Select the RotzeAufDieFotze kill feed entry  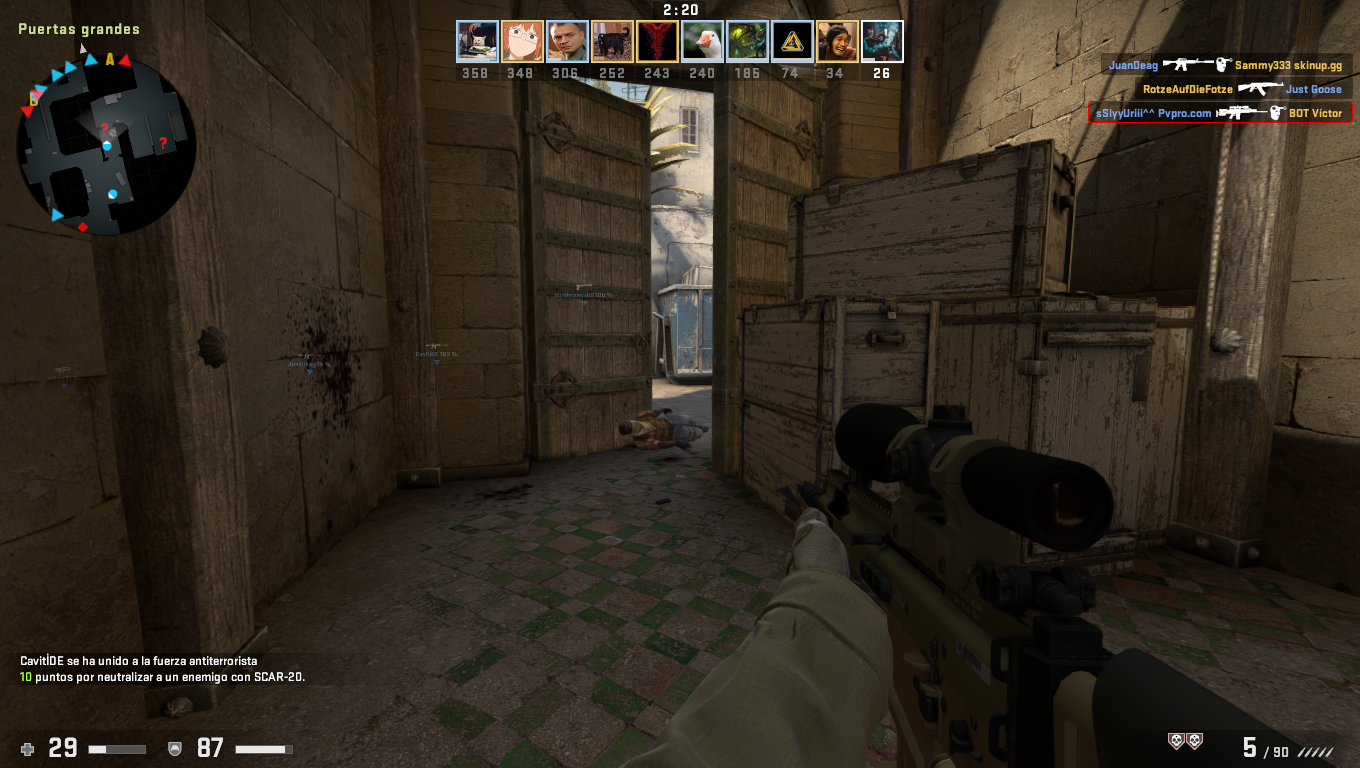1242,89
